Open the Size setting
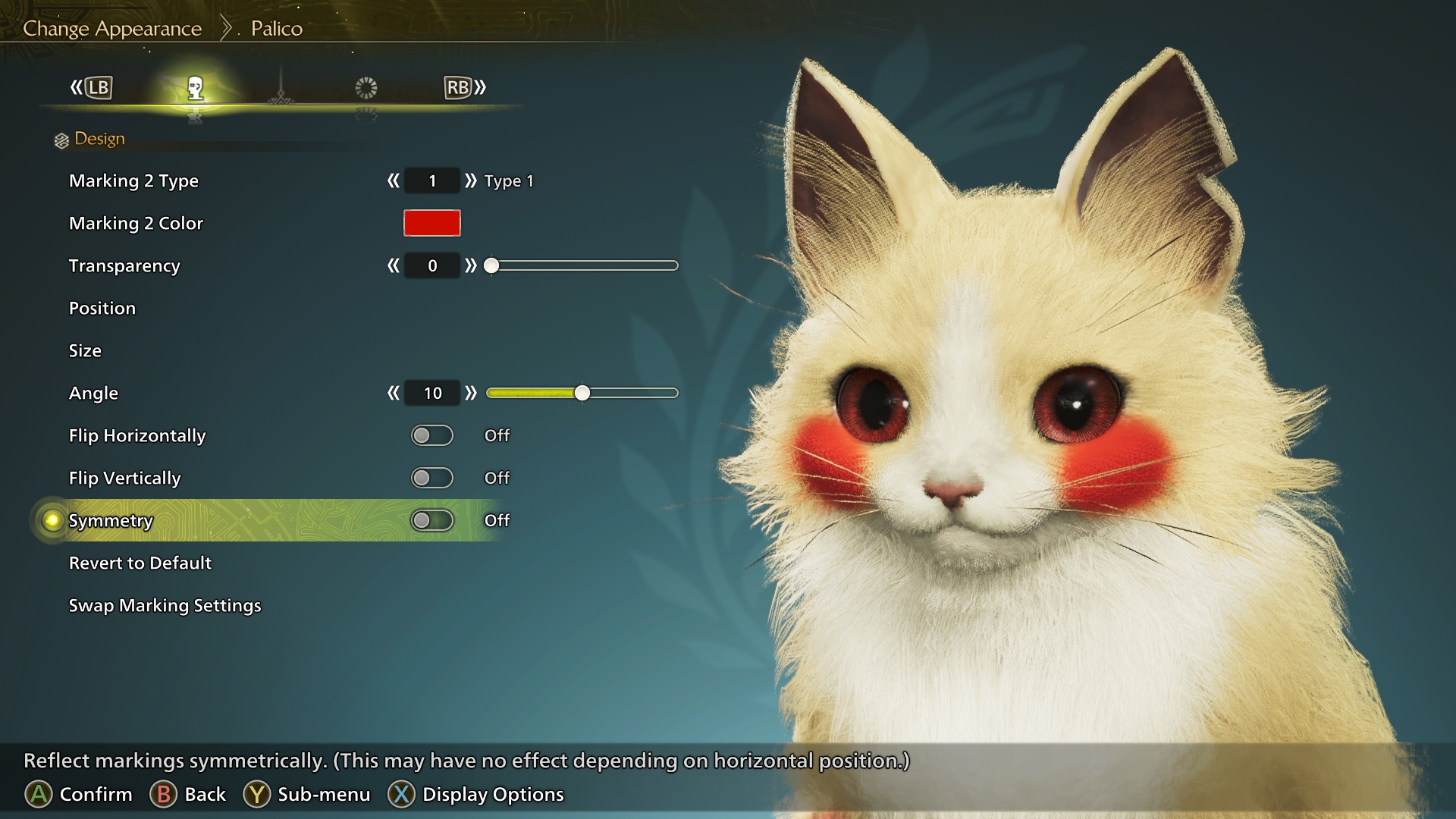Viewport: 1456px width, 819px height. click(x=85, y=351)
